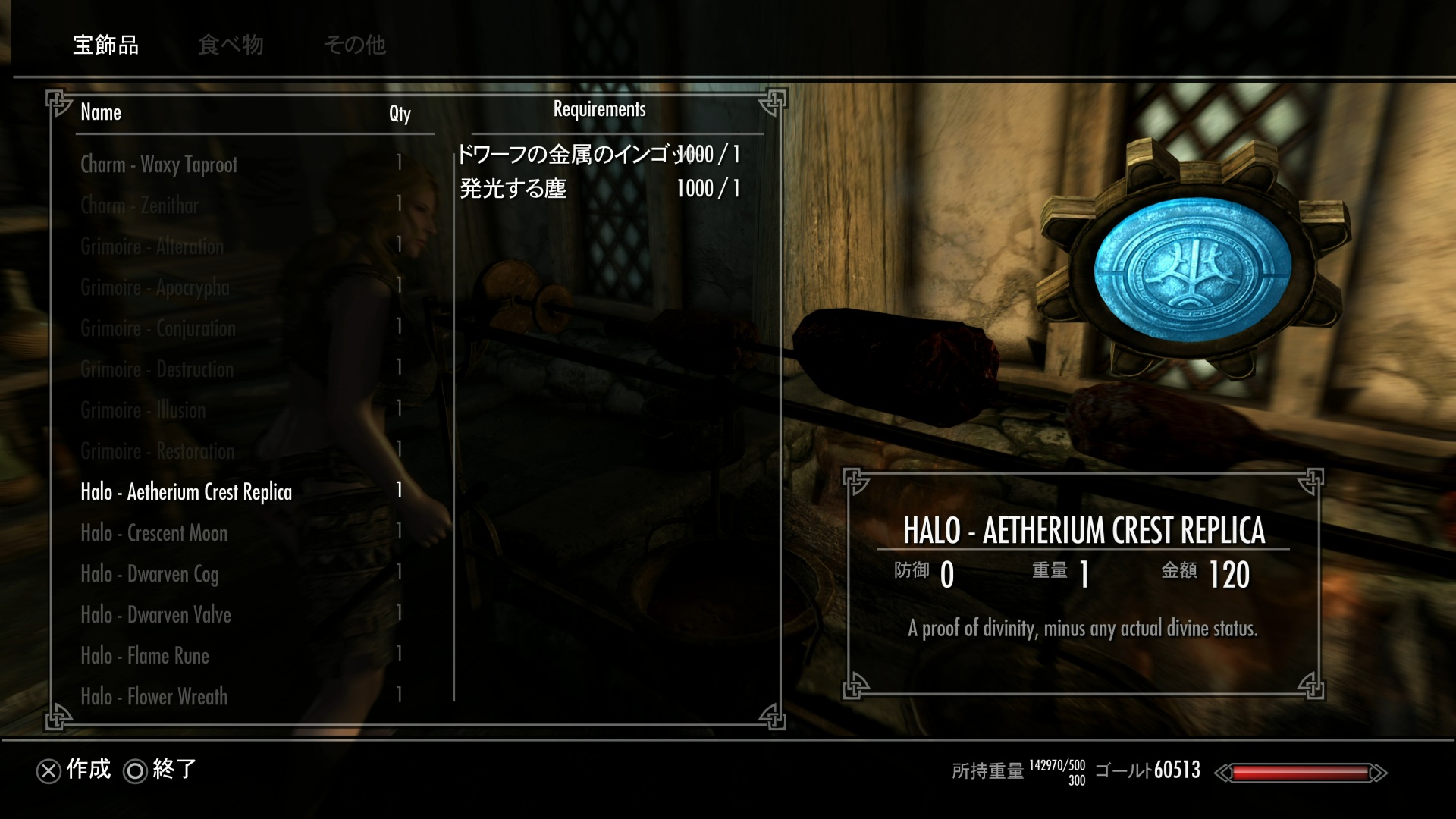
Task: Pick Halo - Flower Wreath from list
Action: (154, 697)
